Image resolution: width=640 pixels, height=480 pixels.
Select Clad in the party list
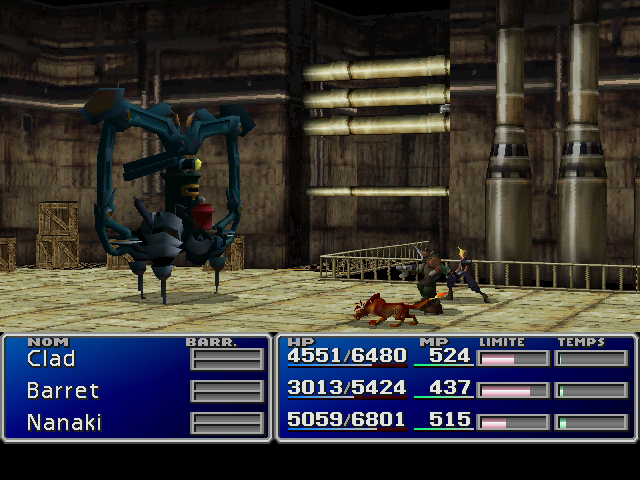point(51,358)
